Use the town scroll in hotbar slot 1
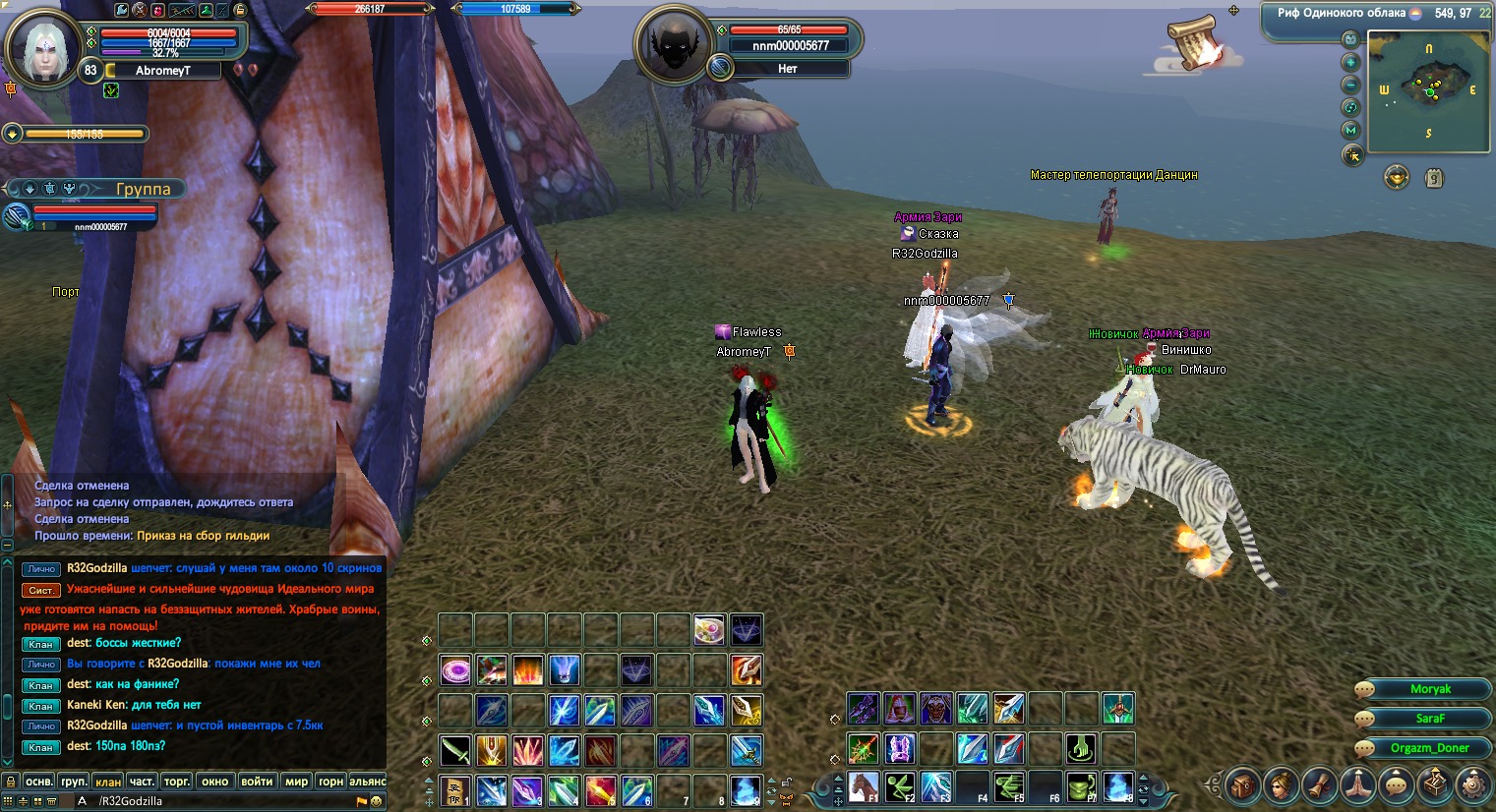1496x812 pixels. pos(454,789)
